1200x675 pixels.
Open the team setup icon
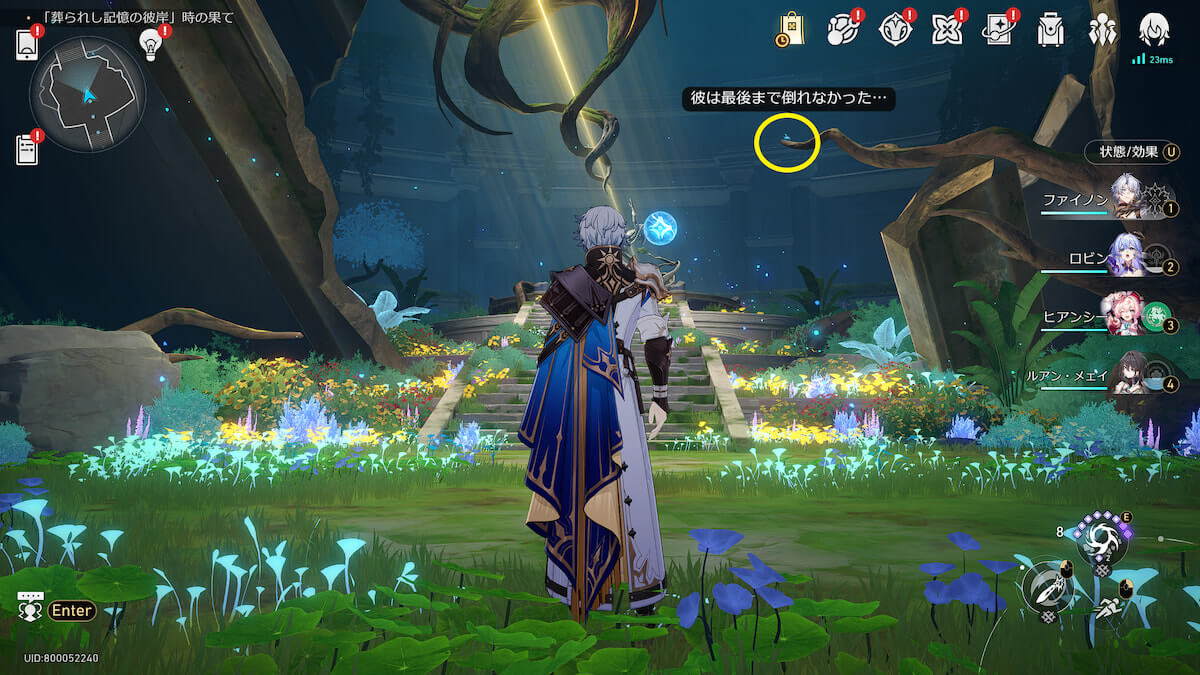(1103, 30)
